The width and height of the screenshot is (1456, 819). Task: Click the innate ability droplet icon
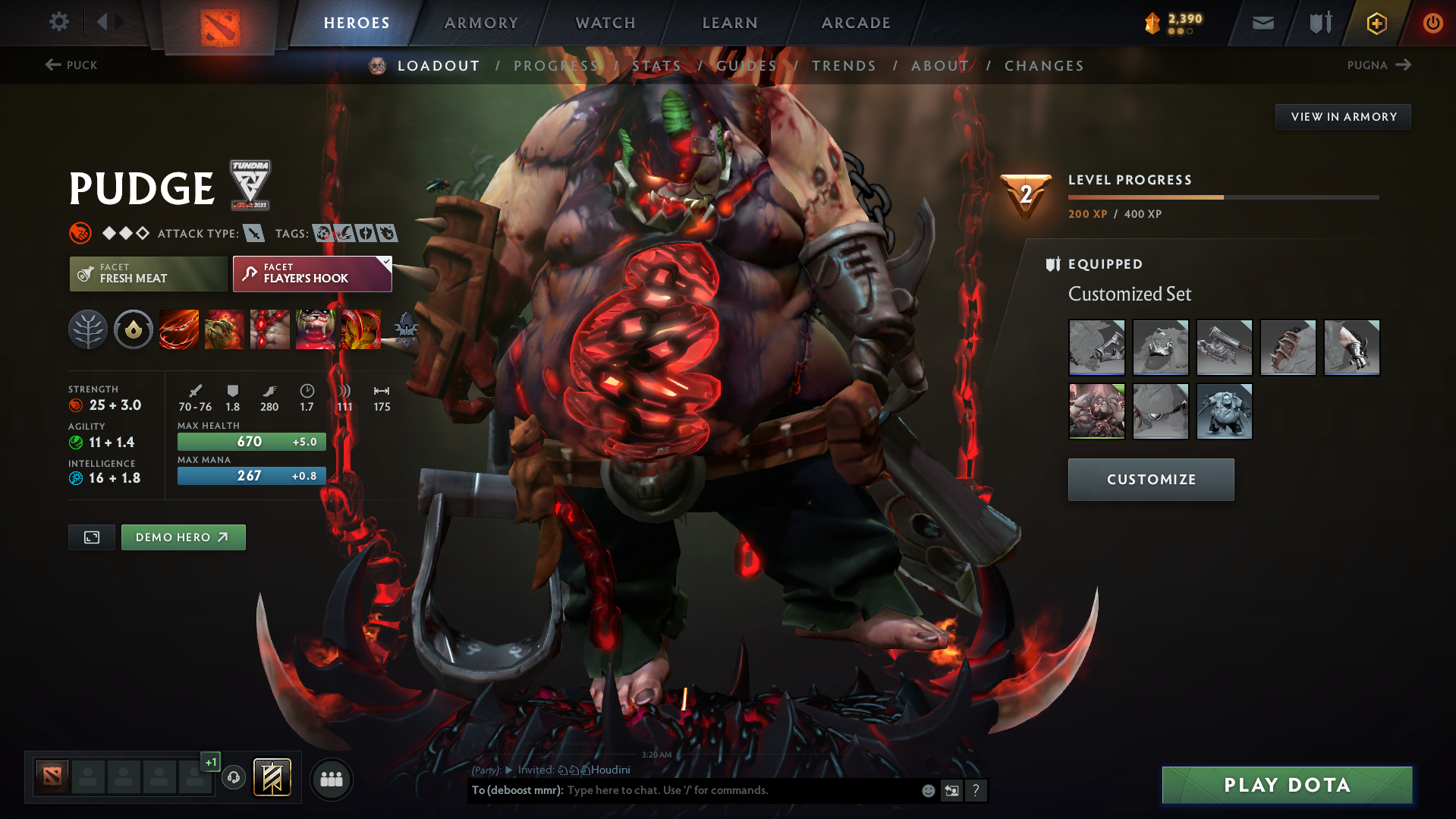coord(134,329)
